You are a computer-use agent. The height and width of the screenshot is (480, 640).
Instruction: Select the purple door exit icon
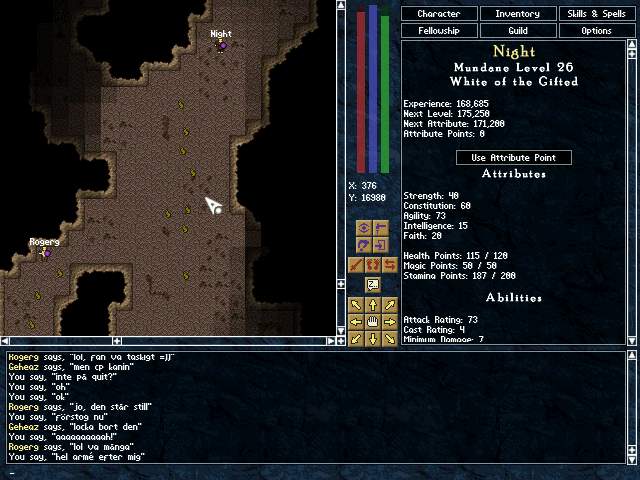coord(381,246)
